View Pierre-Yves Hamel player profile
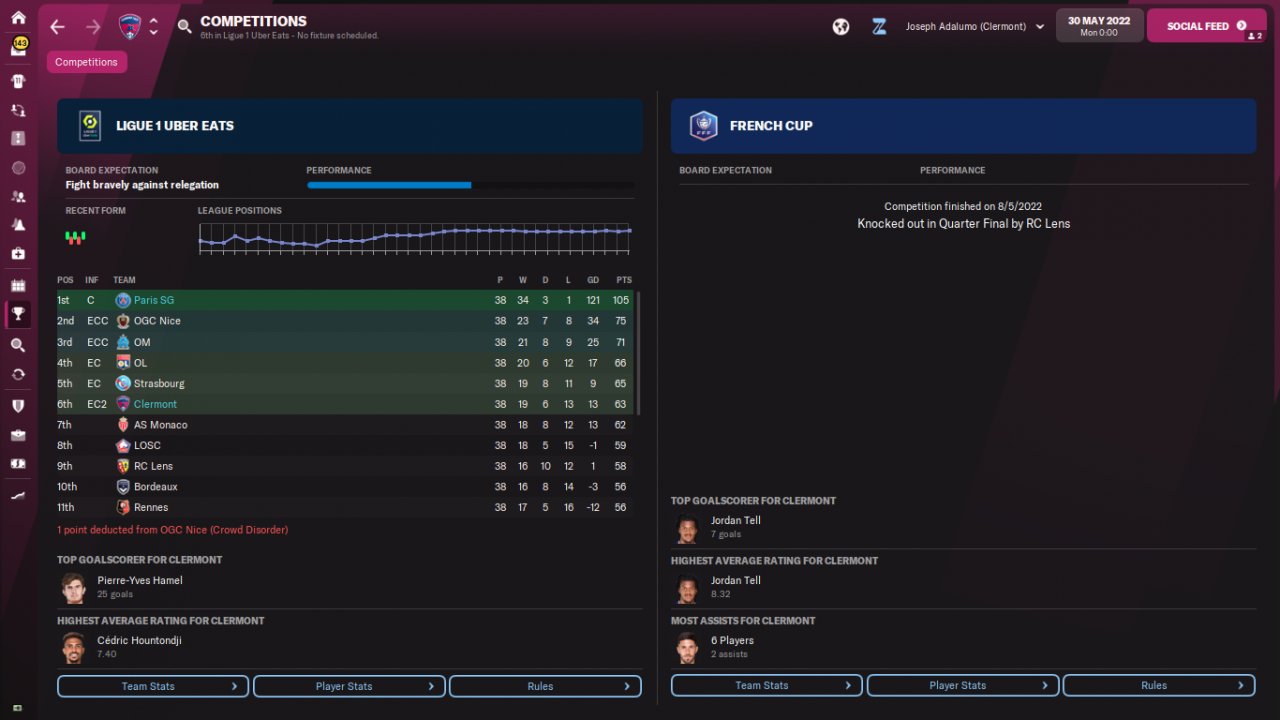 [x=139, y=580]
